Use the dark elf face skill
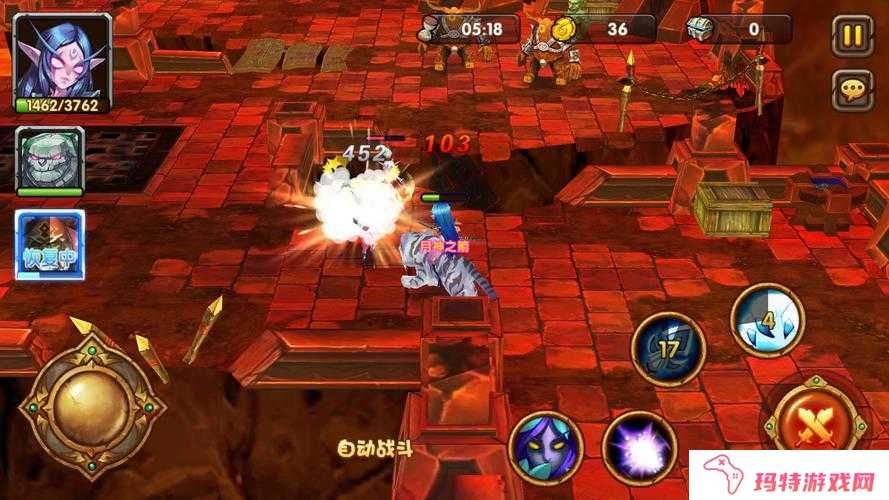This screenshot has height=500, width=889. [546, 448]
